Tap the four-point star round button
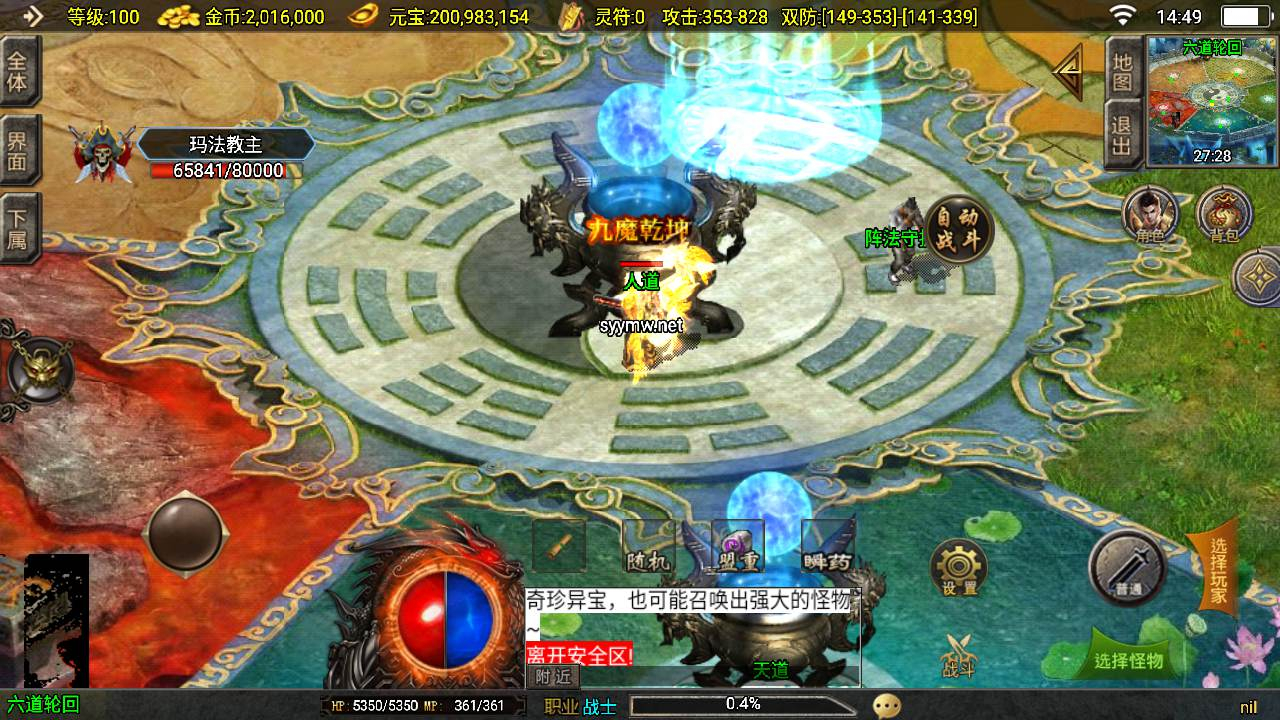The height and width of the screenshot is (720, 1280). click(x=1259, y=278)
